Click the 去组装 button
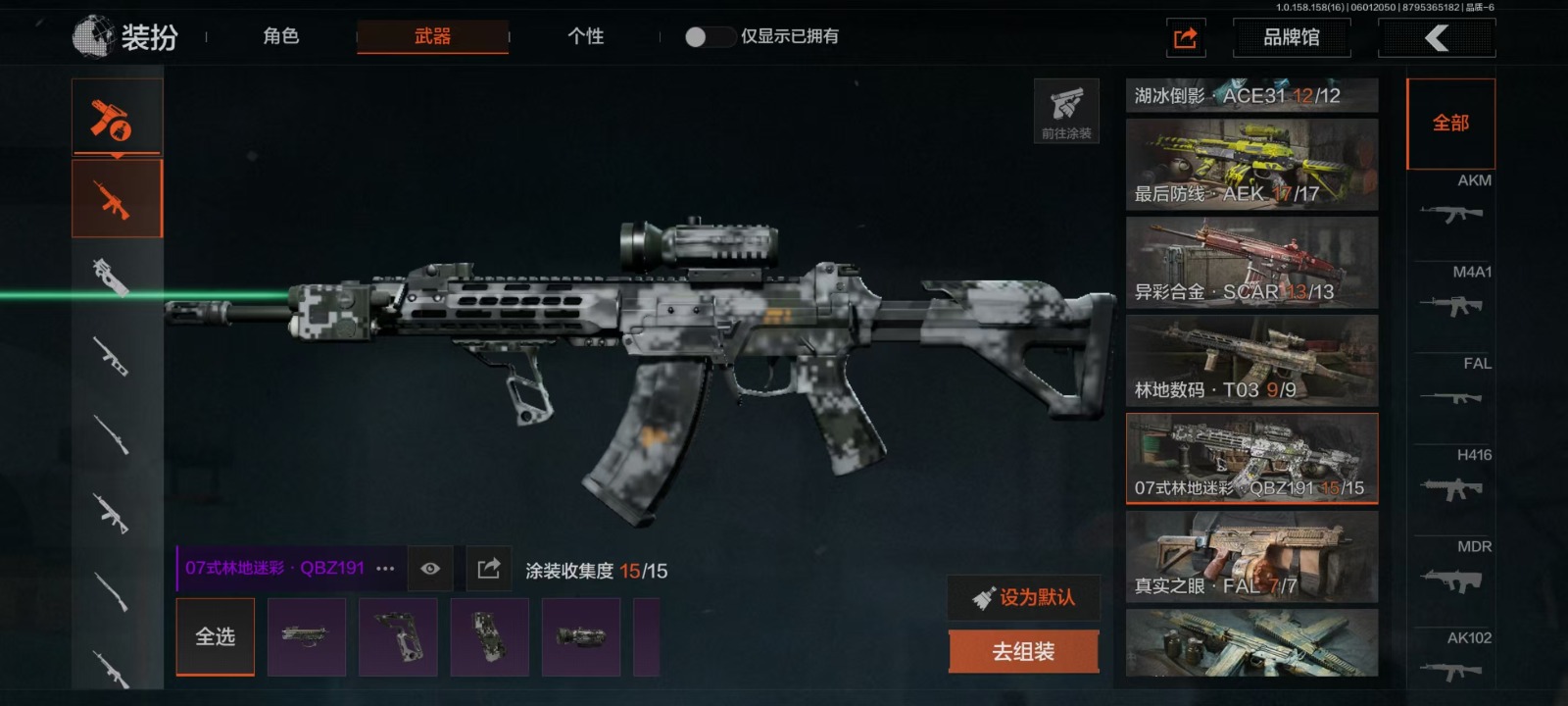This screenshot has width=1568, height=706. [x=1023, y=652]
